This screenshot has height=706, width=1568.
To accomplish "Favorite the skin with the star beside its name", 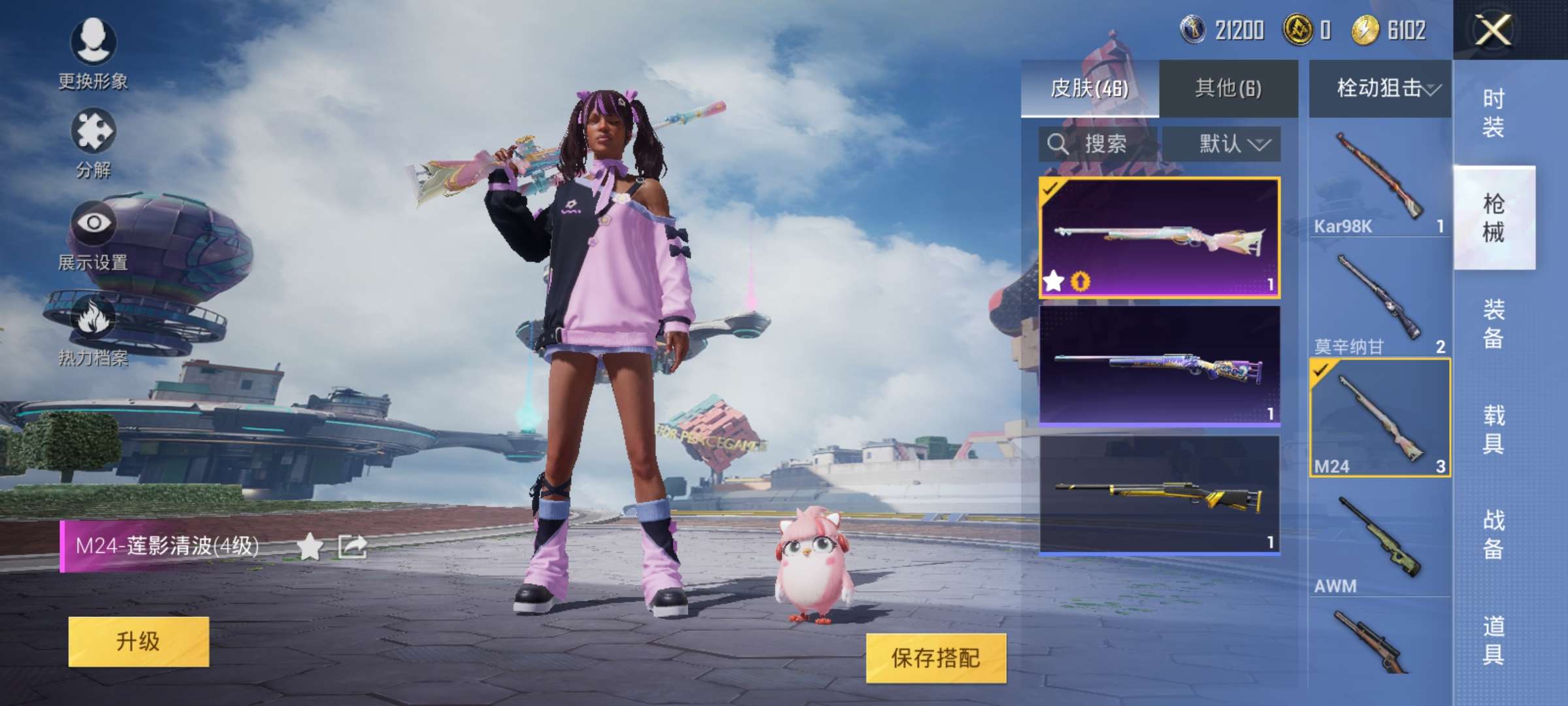I will 310,546.
